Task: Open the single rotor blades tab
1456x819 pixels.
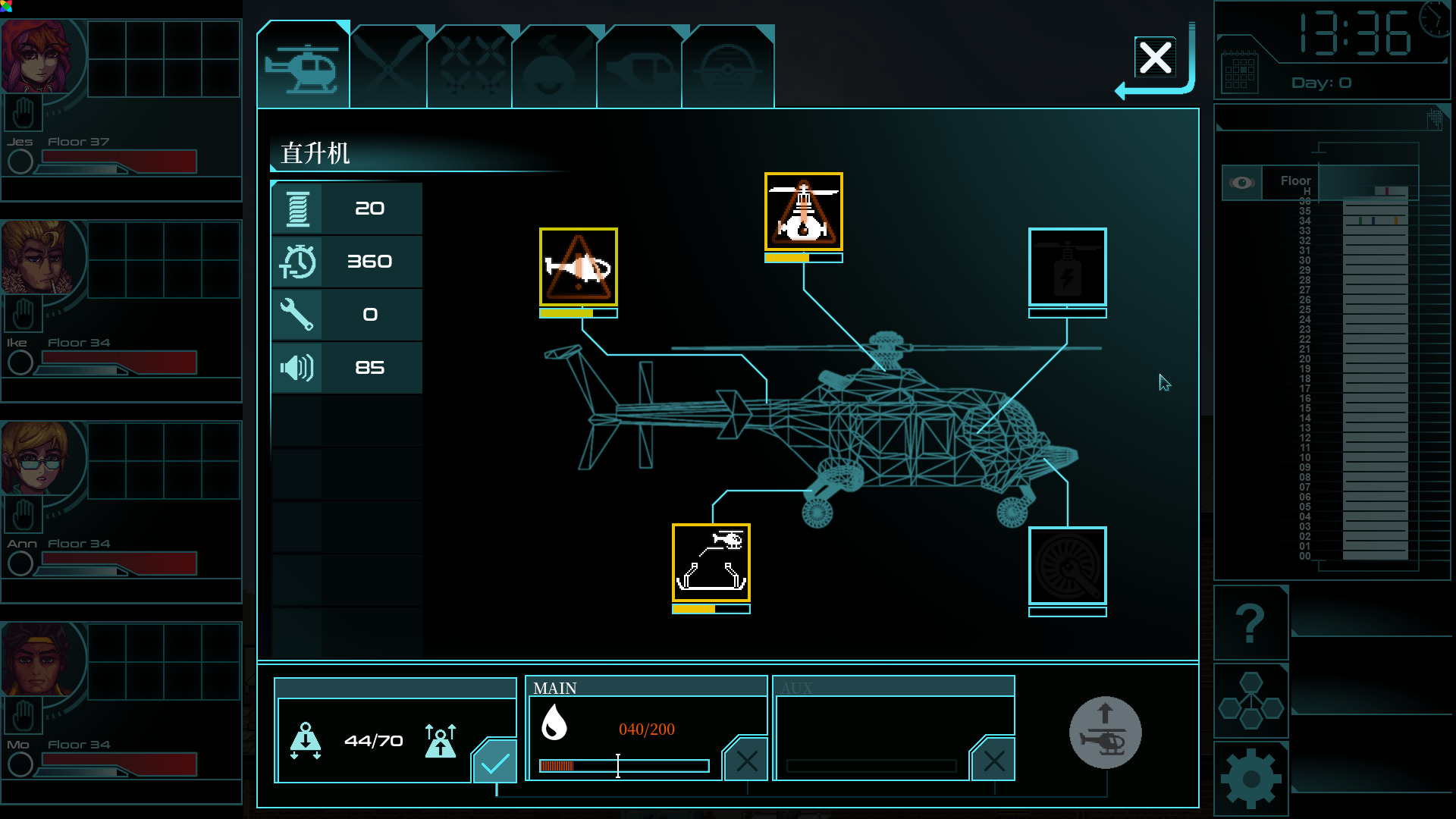Action: pyautogui.click(x=388, y=68)
